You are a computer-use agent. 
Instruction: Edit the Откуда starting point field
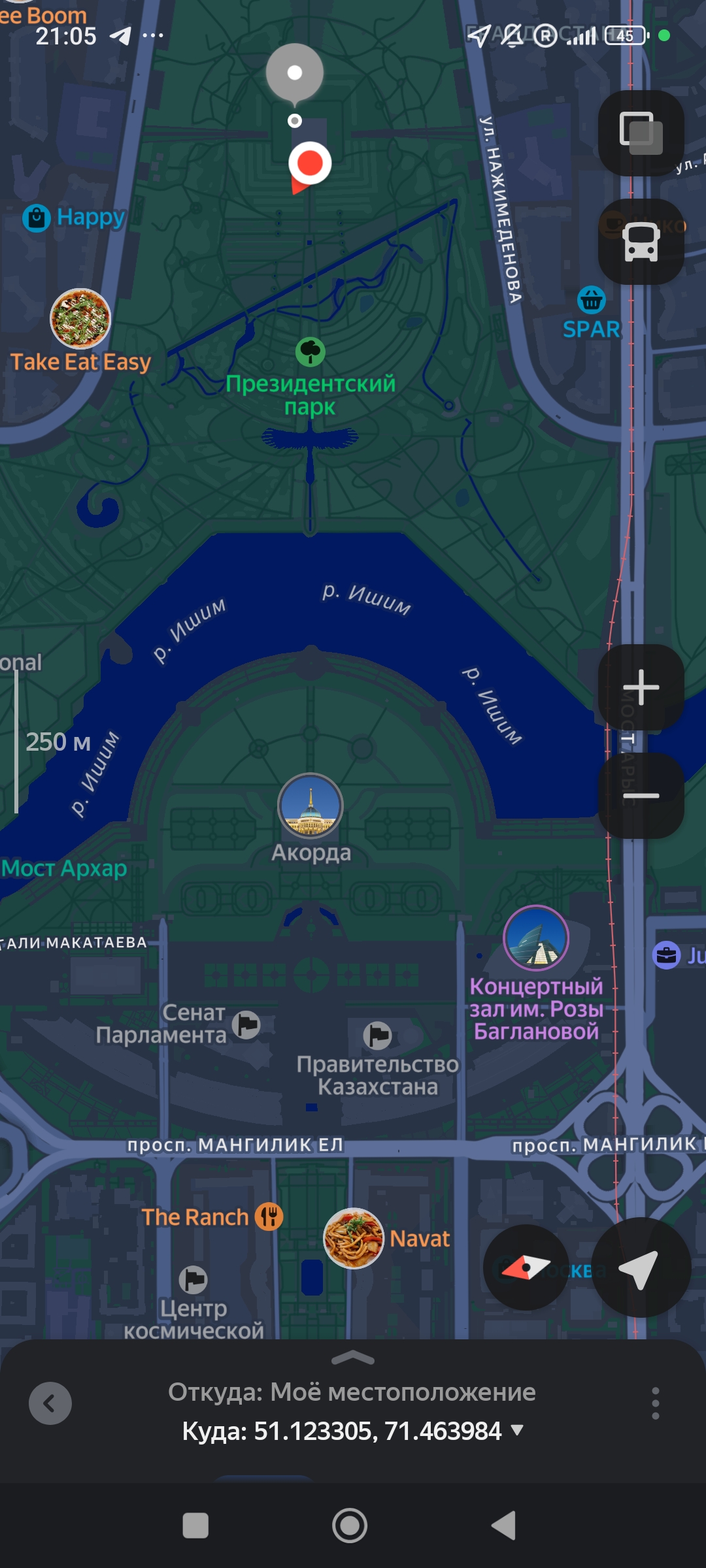coord(352,1392)
